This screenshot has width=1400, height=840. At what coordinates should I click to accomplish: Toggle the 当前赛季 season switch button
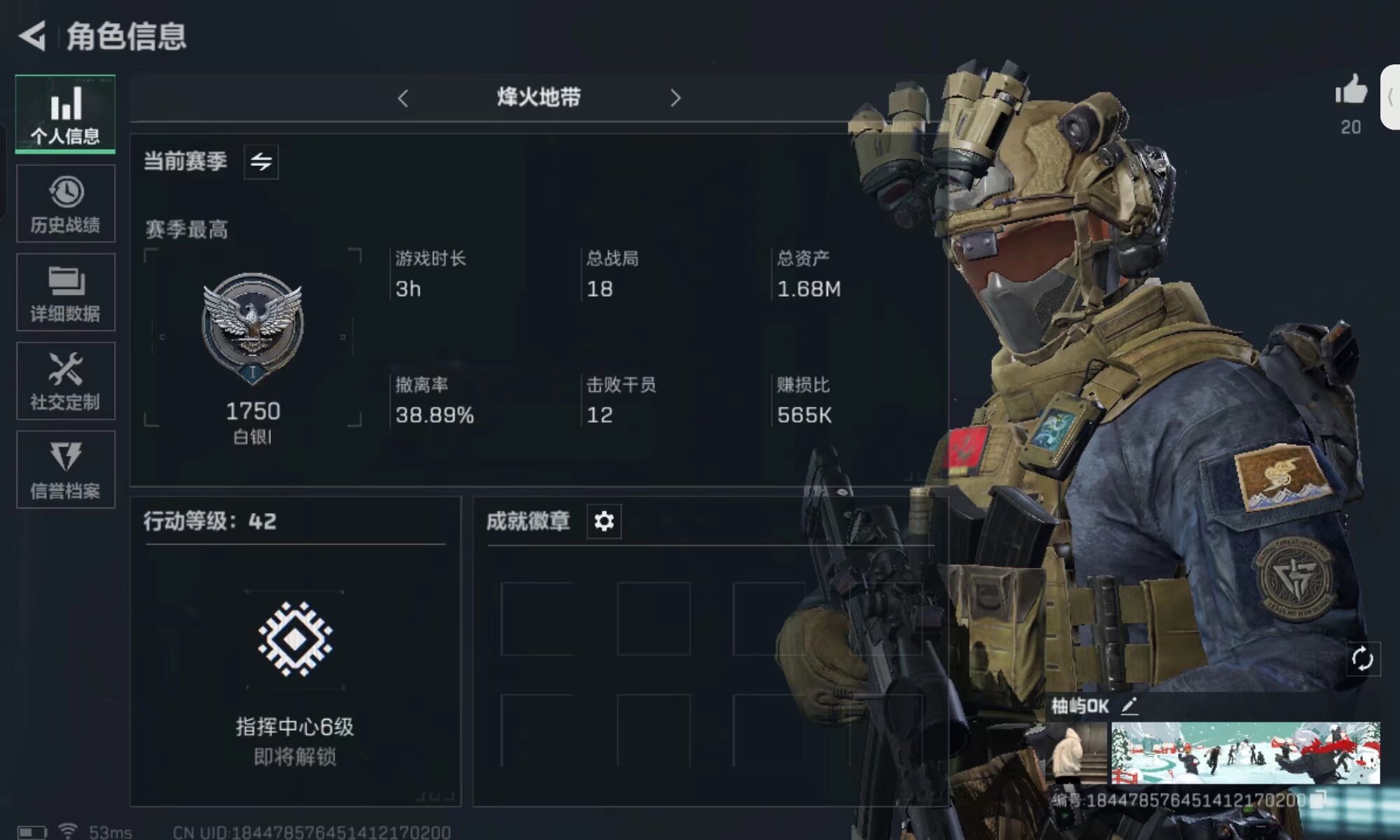click(x=261, y=162)
